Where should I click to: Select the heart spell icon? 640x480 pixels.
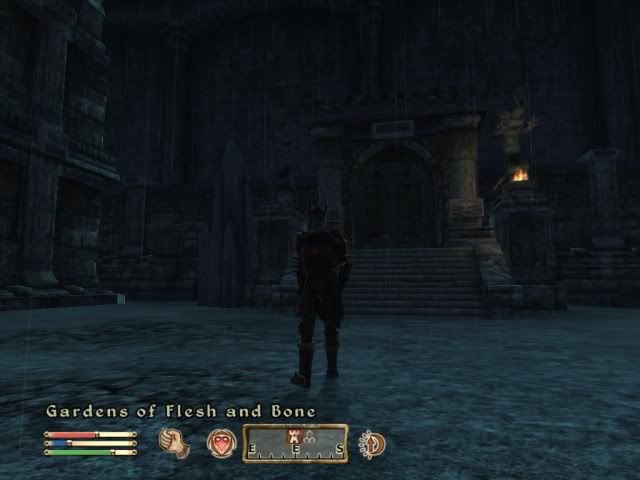point(221,443)
